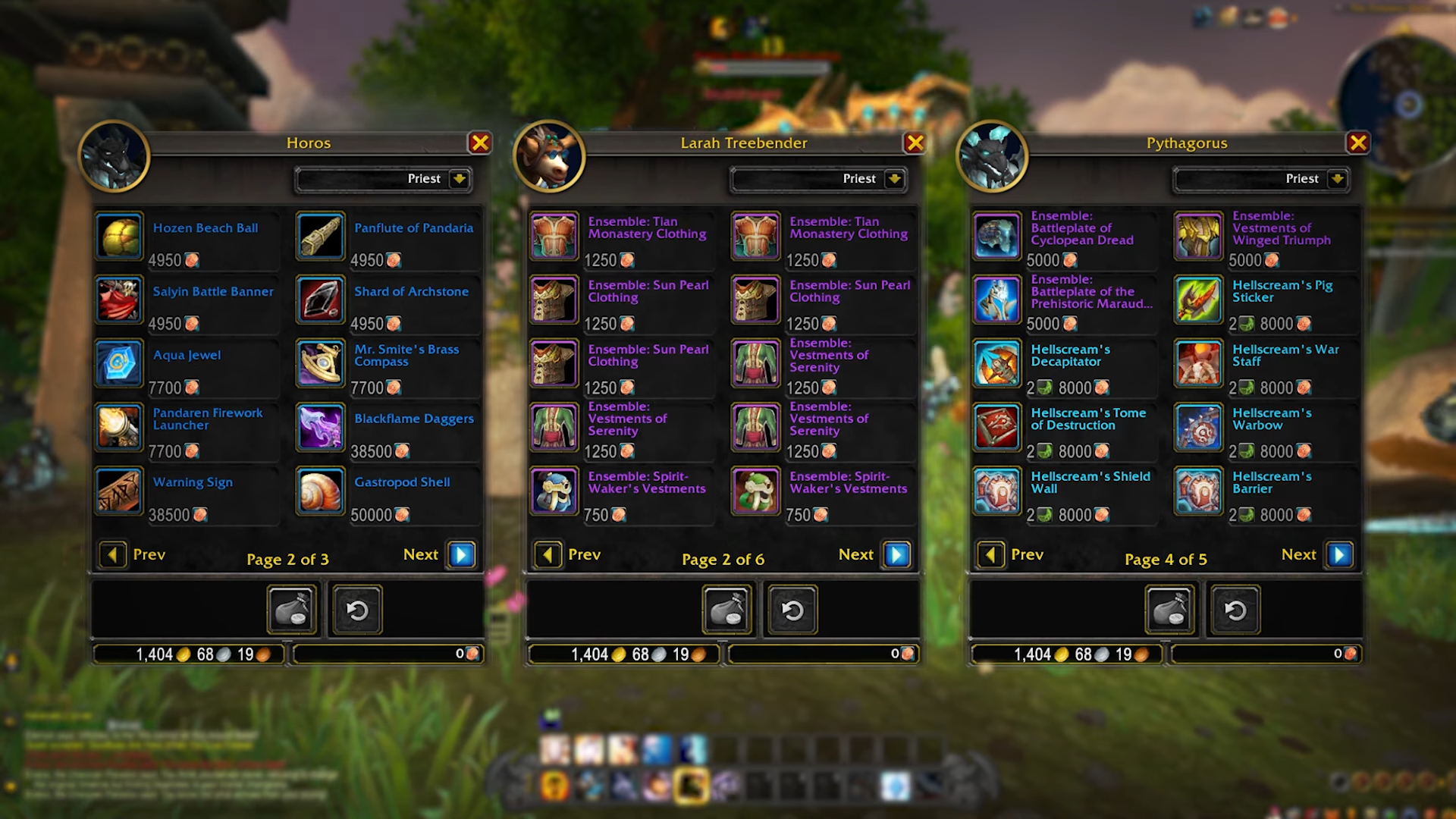Select Ensemble: Spirit-Waker's Vestments
Image resolution: width=1456 pixels, height=819 pixels.
click(x=554, y=491)
